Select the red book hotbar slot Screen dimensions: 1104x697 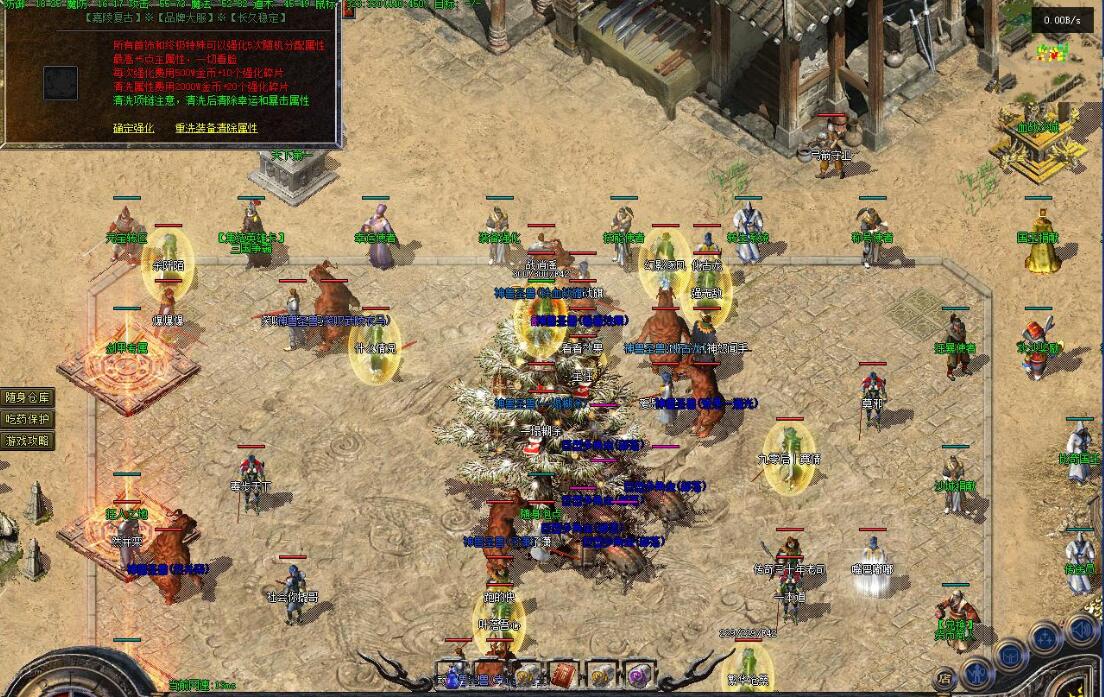pos(564,674)
